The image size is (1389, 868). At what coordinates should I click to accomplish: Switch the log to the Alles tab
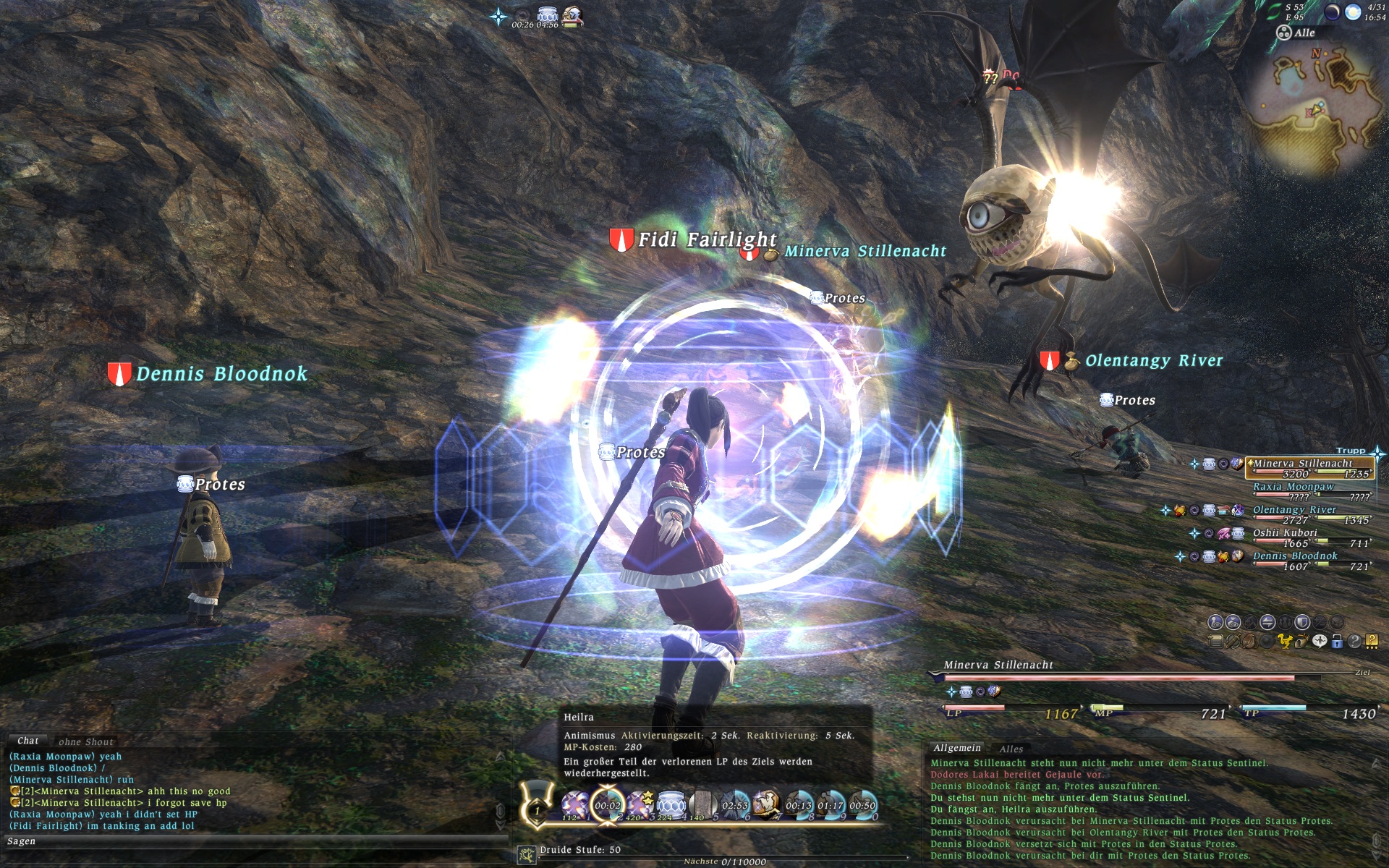coord(1011,749)
